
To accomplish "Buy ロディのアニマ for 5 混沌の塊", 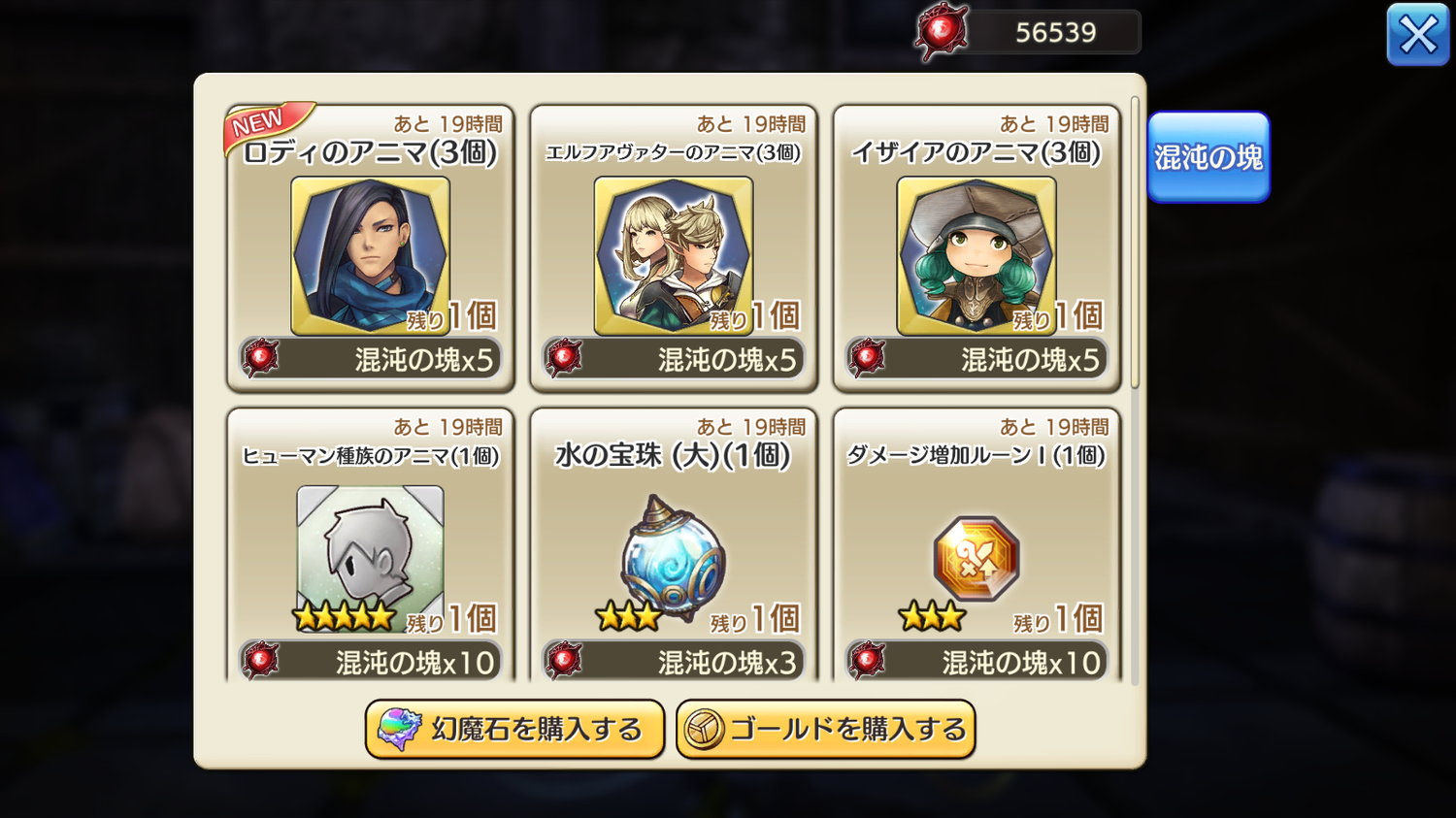I will 371,359.
